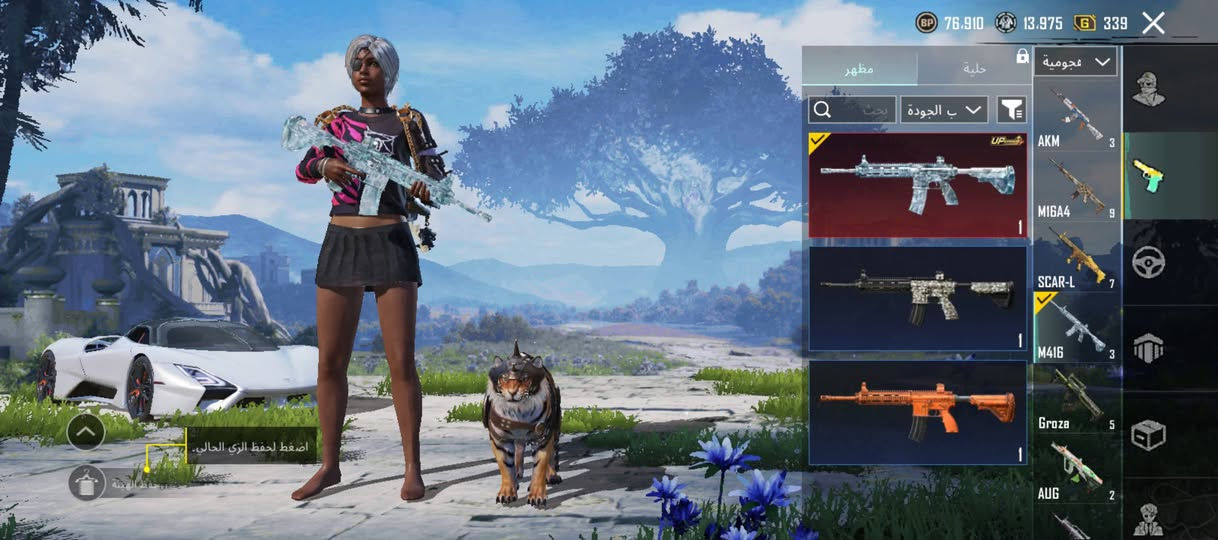Screen dimensions: 1218x540
Task: Choose the M16A4 weapon entry
Action: point(1076,187)
